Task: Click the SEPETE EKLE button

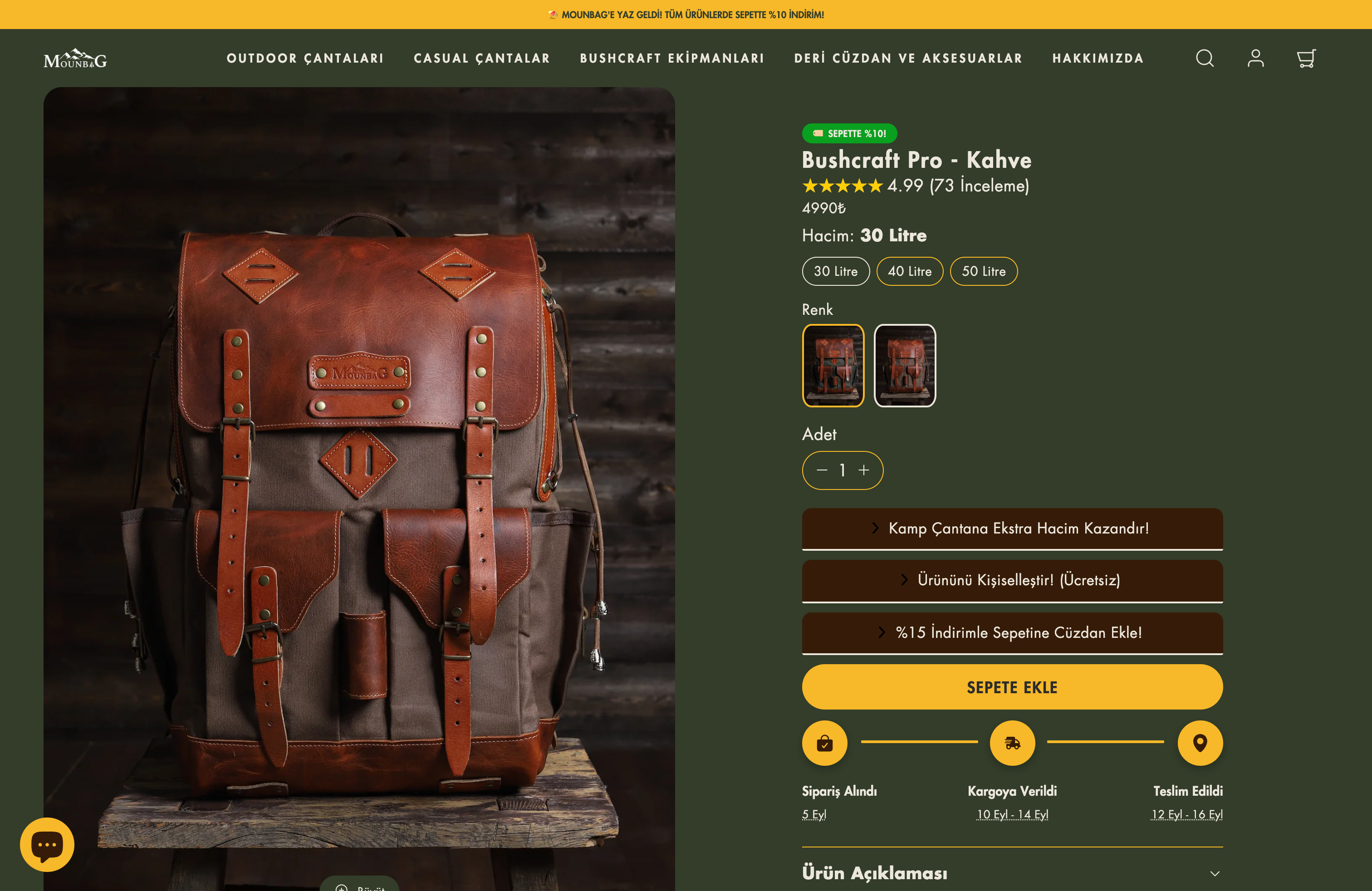Action: click(x=1012, y=687)
